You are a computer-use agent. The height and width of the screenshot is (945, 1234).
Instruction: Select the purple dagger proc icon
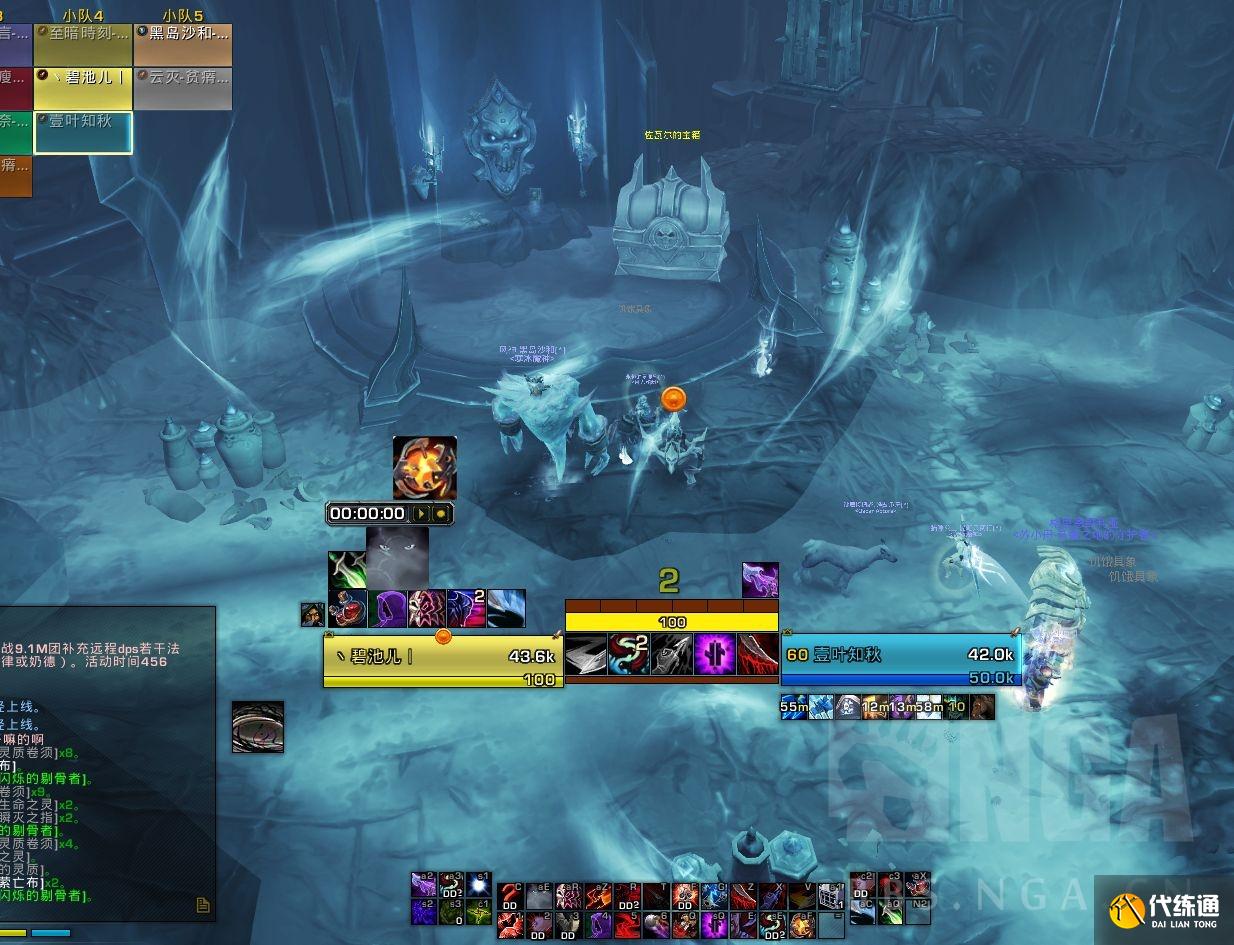coord(760,580)
